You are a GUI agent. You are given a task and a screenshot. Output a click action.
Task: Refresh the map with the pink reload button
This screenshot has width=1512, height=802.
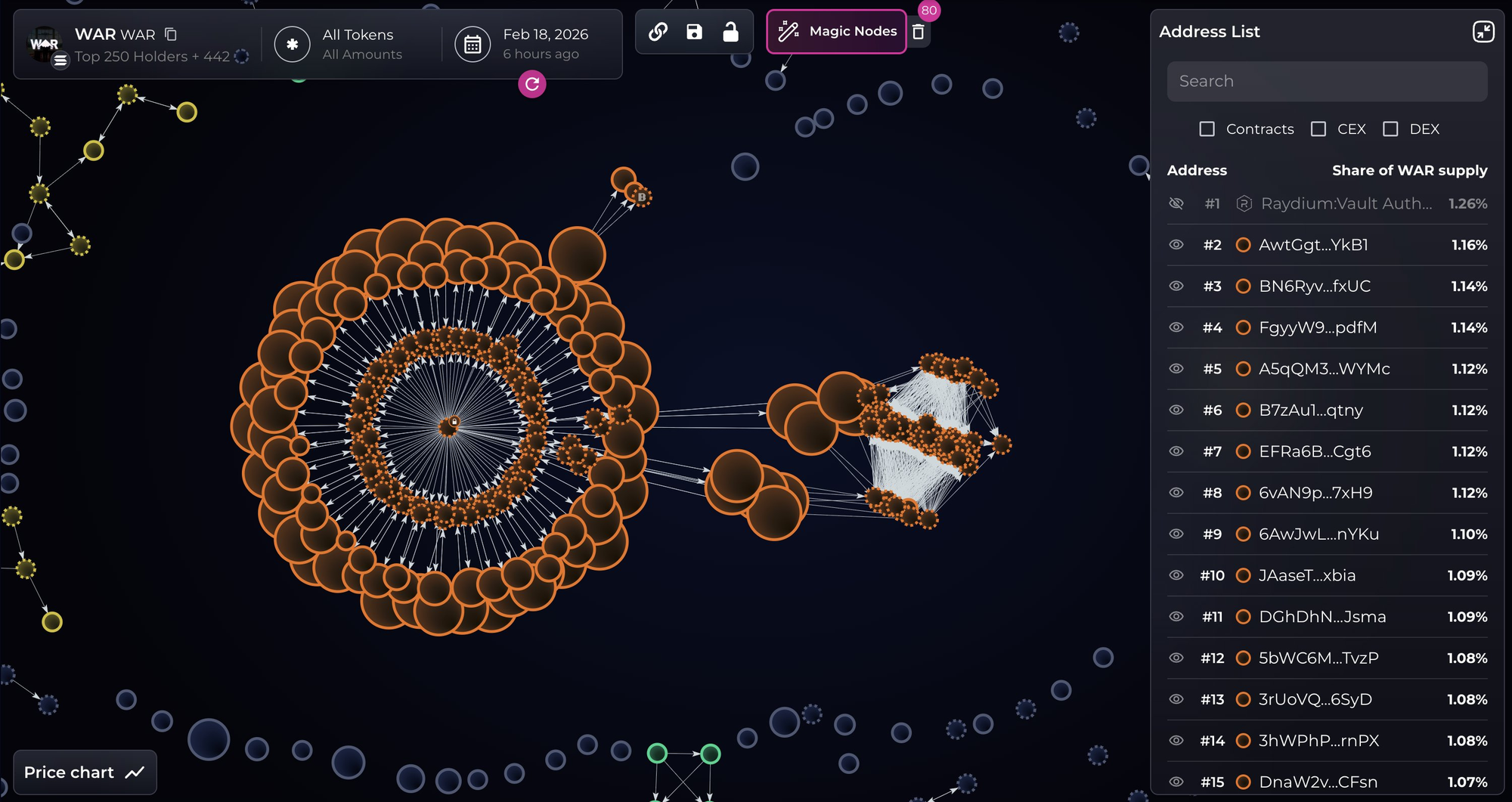tap(532, 84)
